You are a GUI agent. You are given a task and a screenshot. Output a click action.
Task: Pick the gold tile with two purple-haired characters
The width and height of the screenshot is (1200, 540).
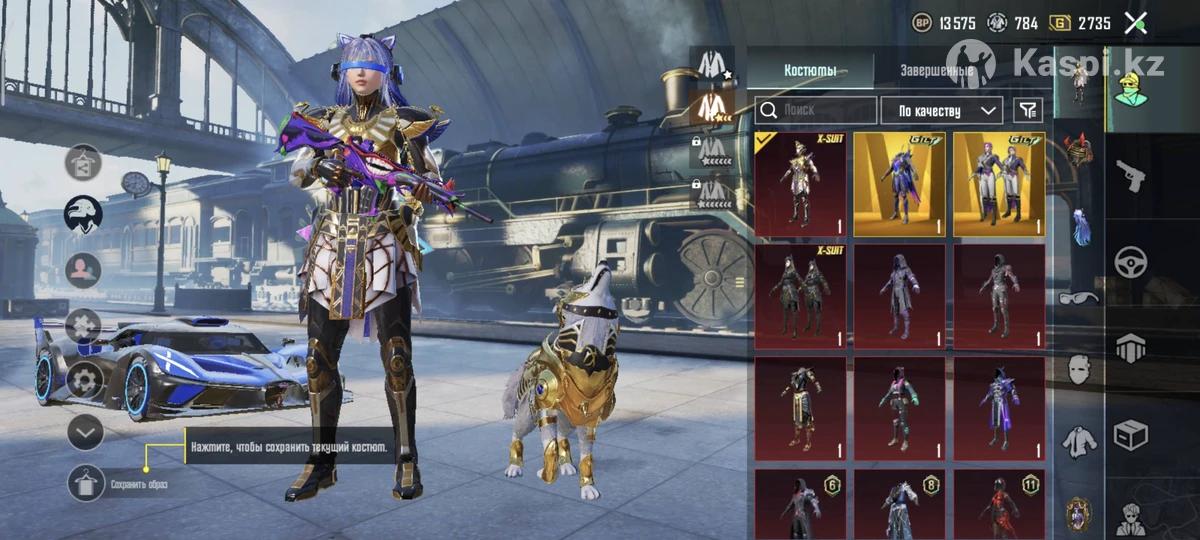pos(999,184)
